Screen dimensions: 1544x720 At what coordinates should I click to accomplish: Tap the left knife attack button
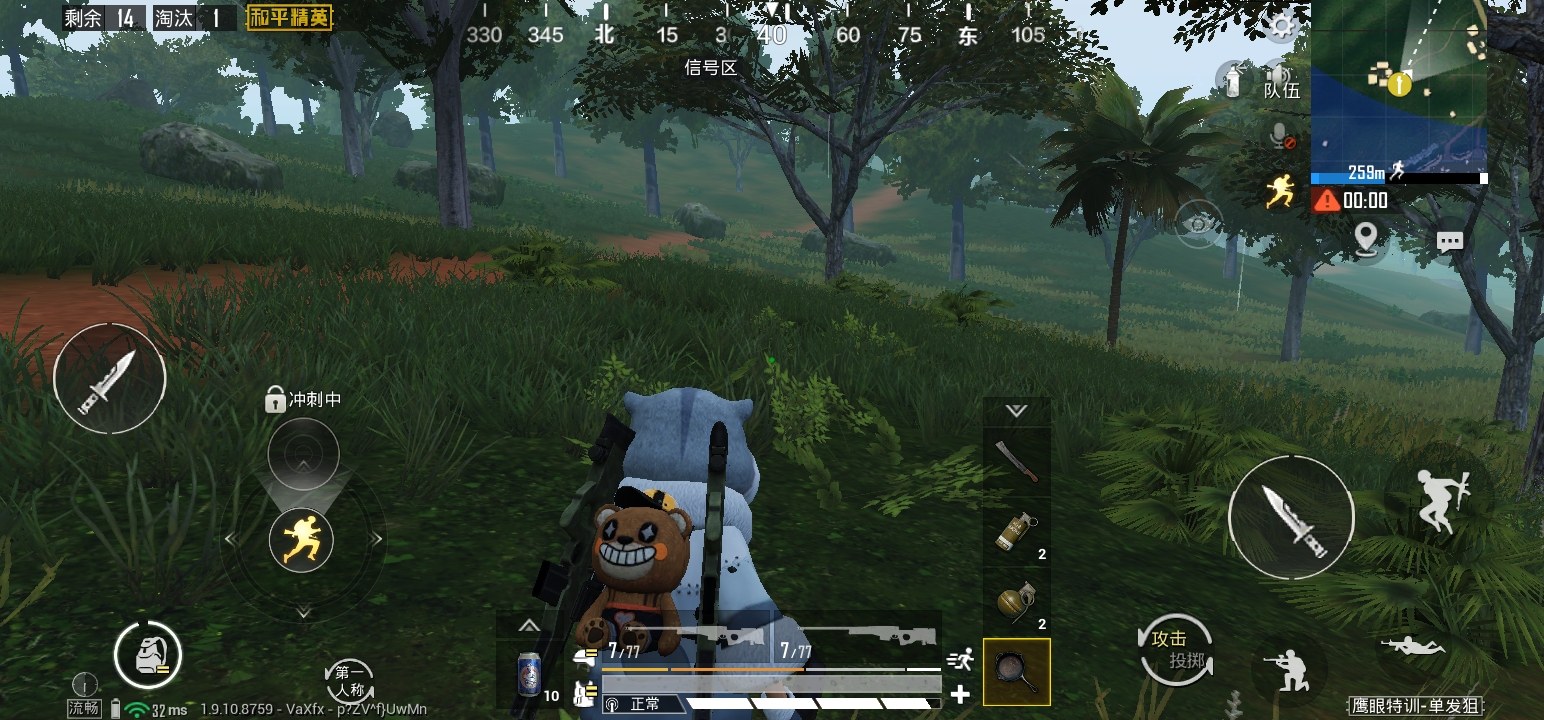click(x=109, y=378)
